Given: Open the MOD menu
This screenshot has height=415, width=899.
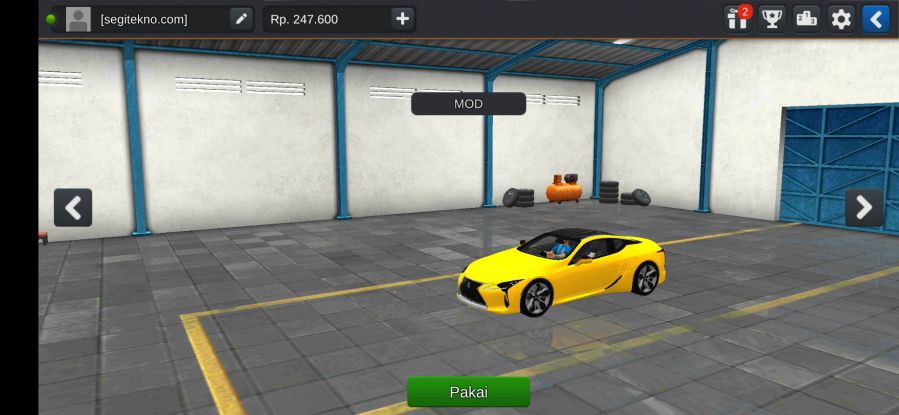Looking at the screenshot, I should click(468, 104).
